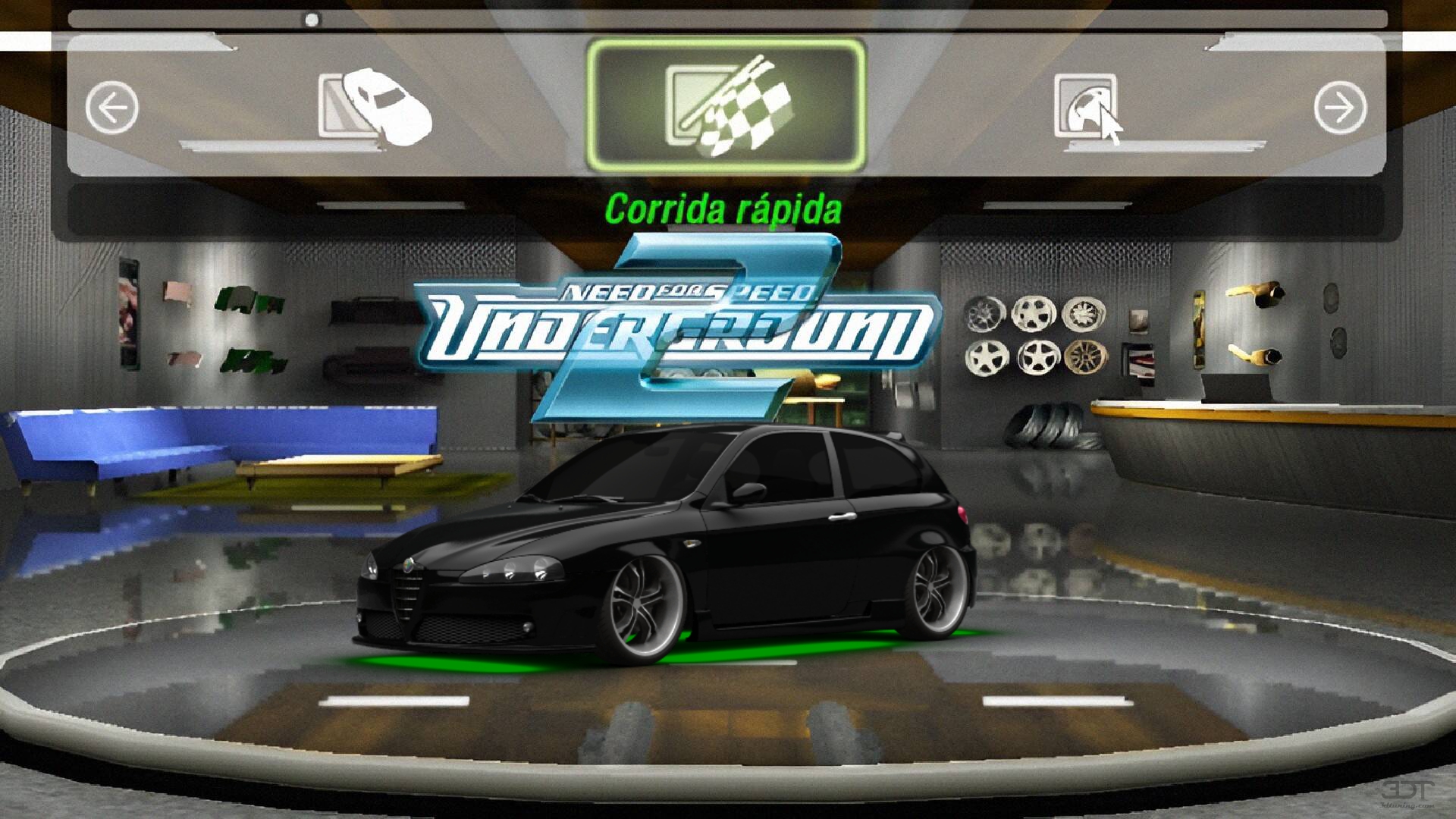Click the left arrow to scroll menu
Viewport: 1456px width, 819px height.
112,107
